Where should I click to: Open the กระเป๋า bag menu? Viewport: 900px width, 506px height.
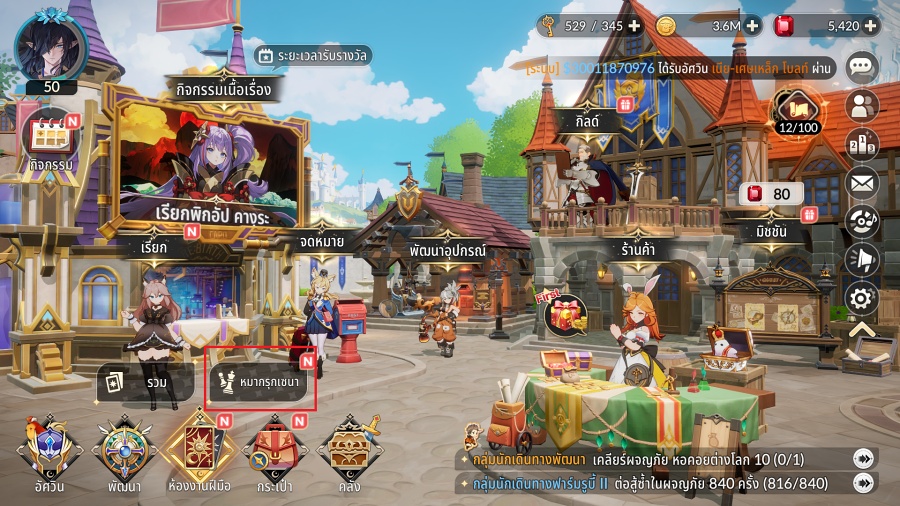(273, 455)
